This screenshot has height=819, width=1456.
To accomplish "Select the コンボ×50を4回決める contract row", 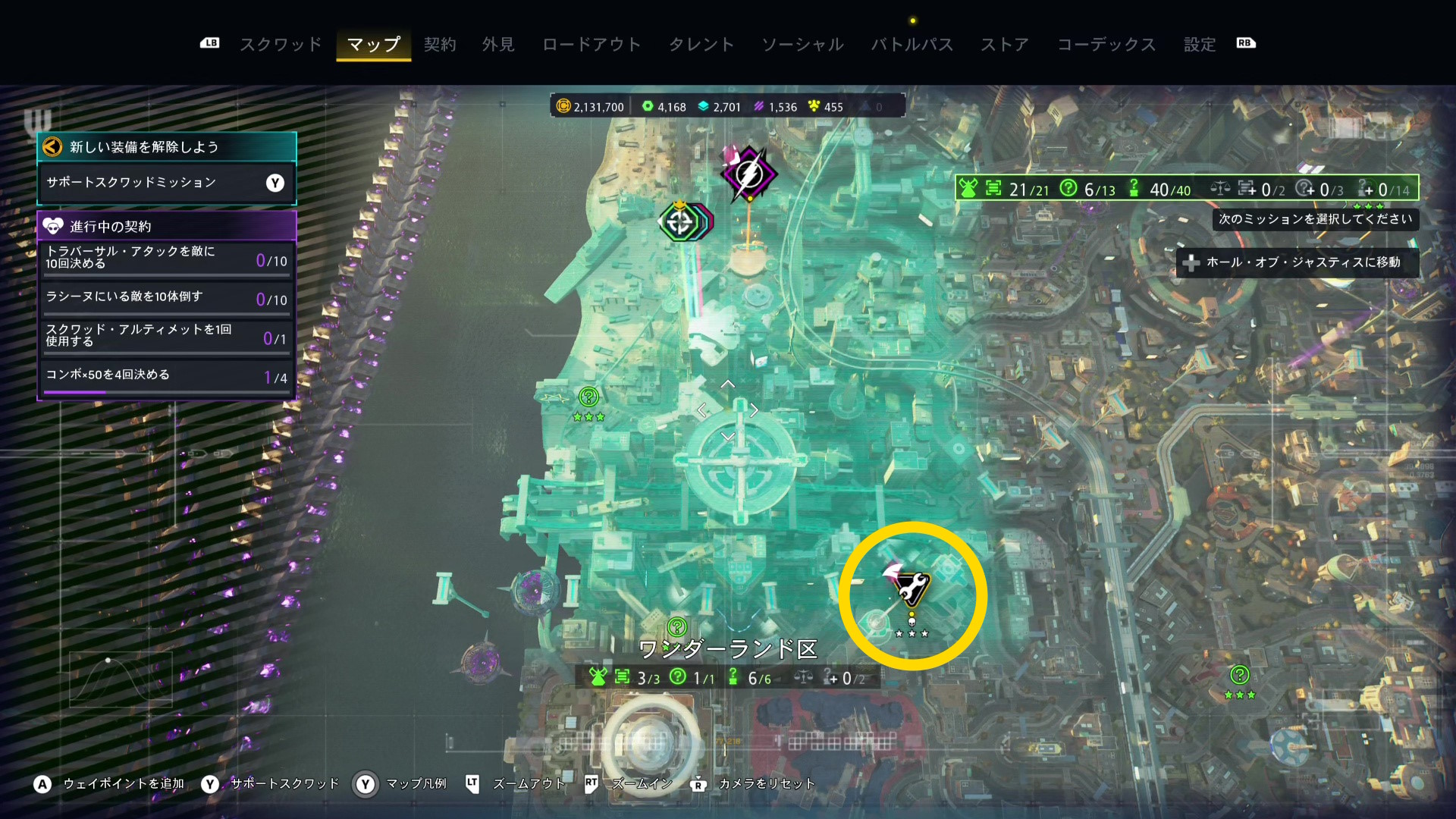I will [166, 375].
